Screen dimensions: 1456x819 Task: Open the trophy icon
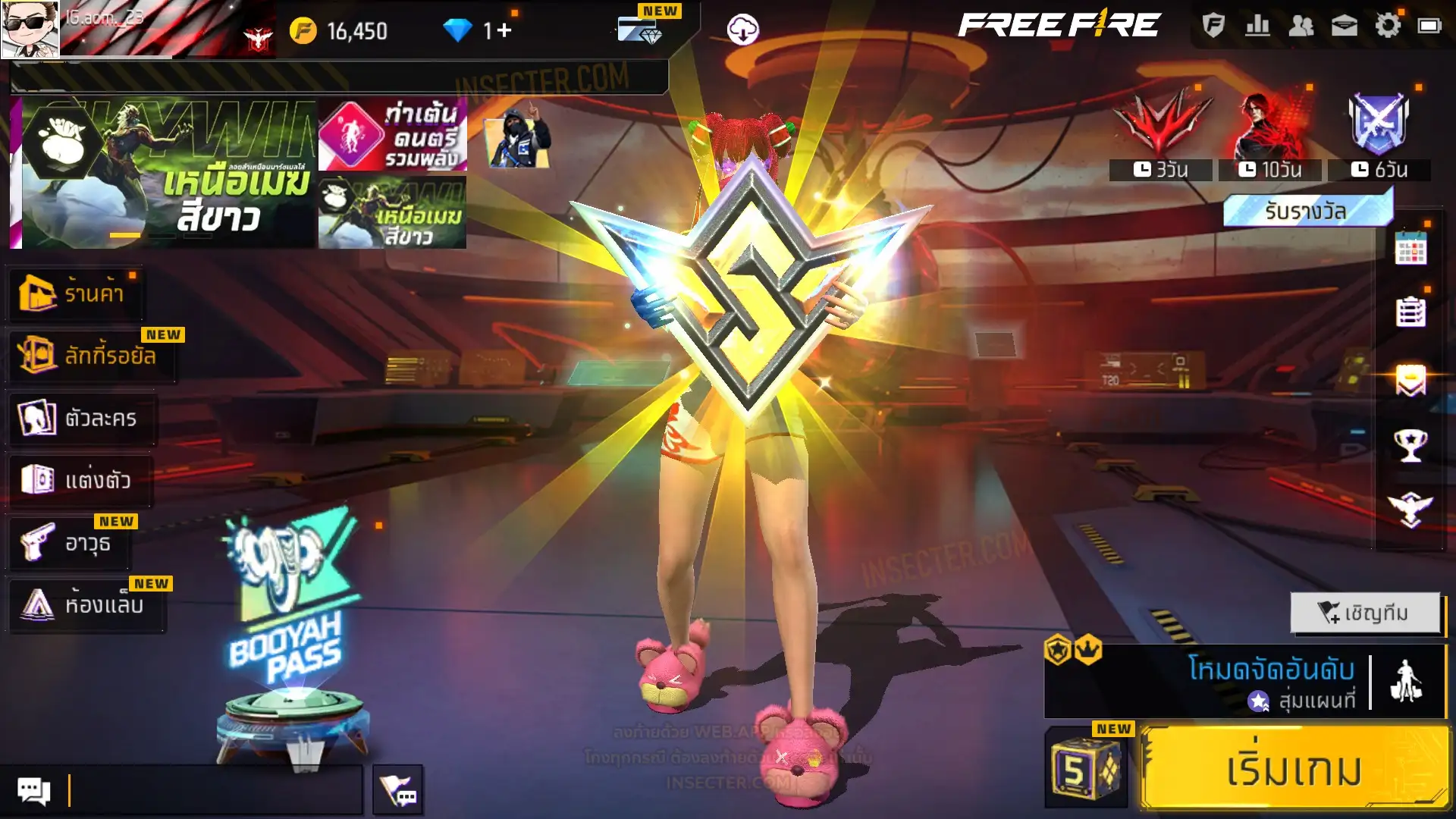point(1410,445)
